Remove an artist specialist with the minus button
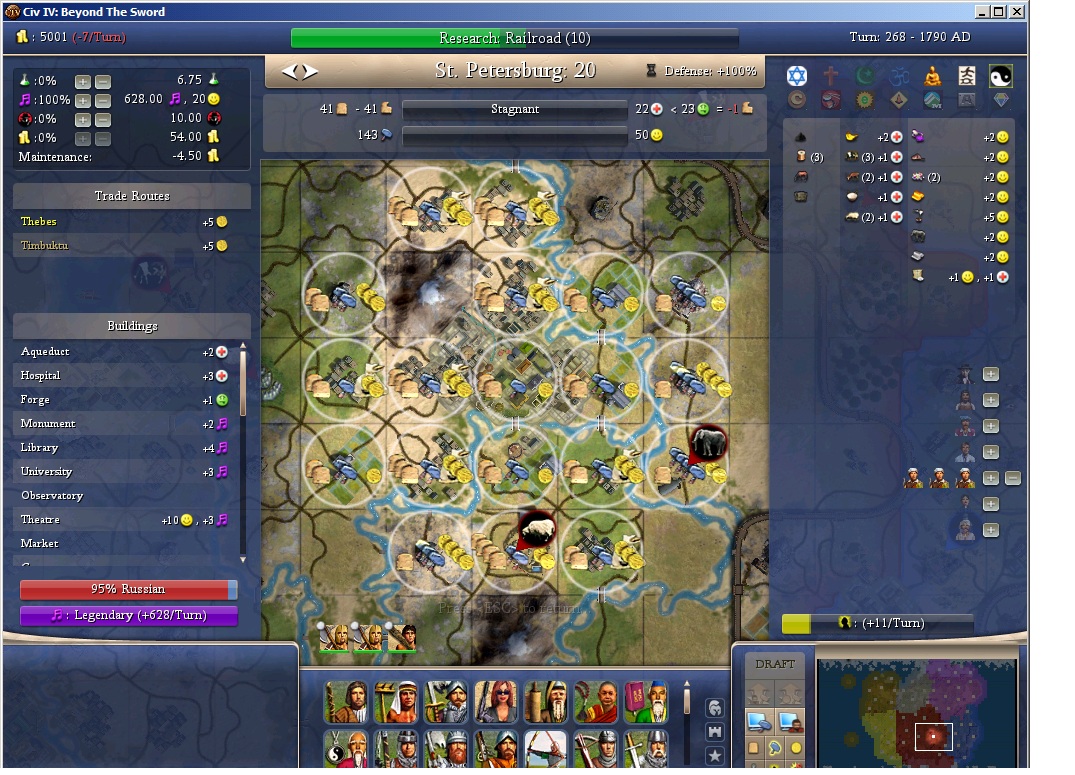Image resolution: width=1075 pixels, height=775 pixels. [1012, 479]
